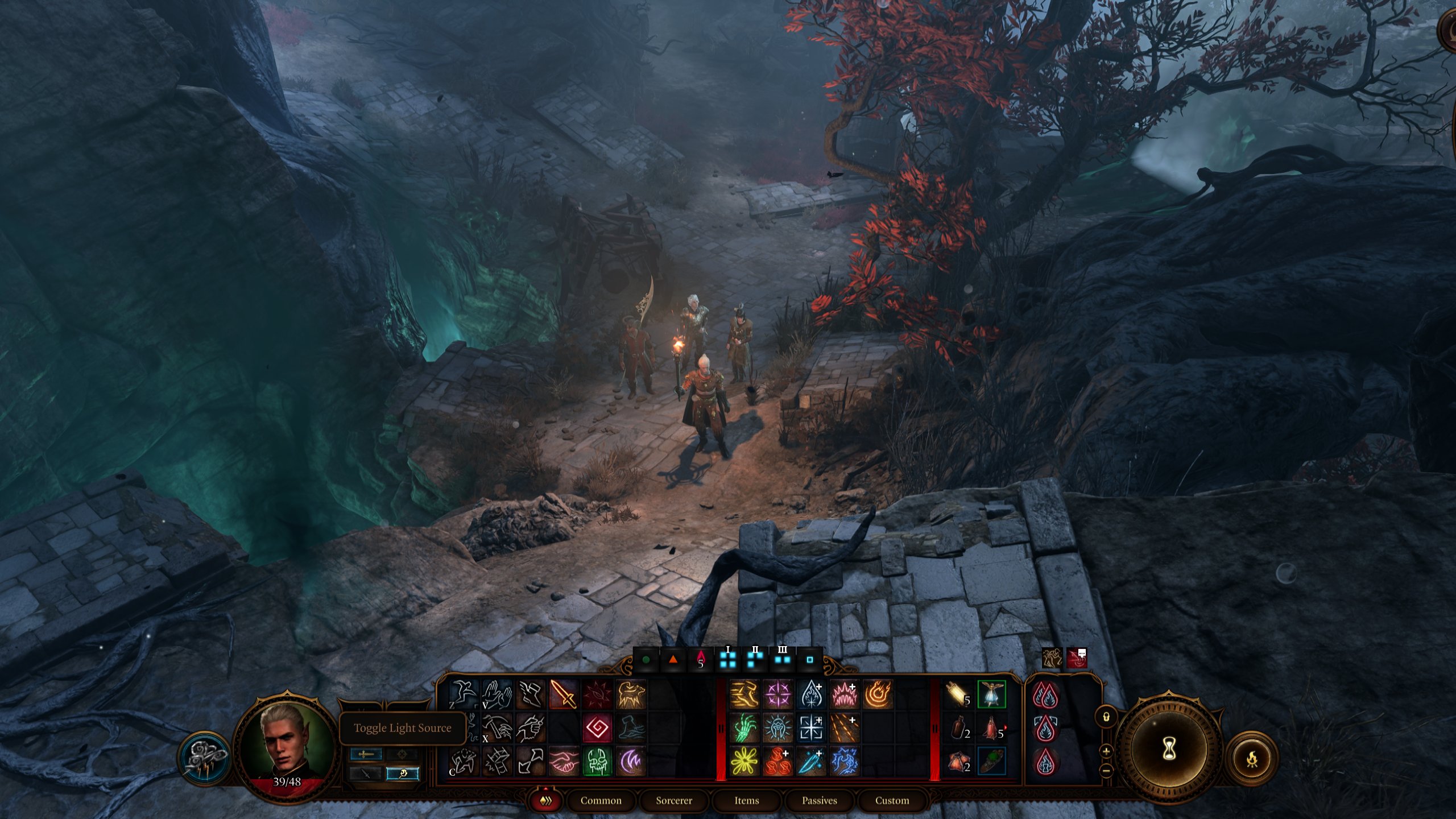Select the yellow starburst spell icon

coord(744,762)
